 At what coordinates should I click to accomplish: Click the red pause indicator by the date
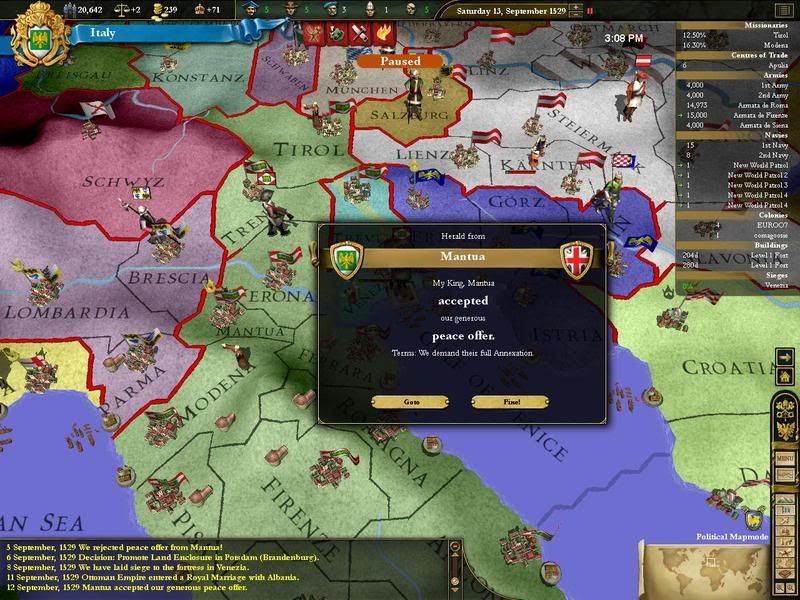pyautogui.click(x=590, y=11)
